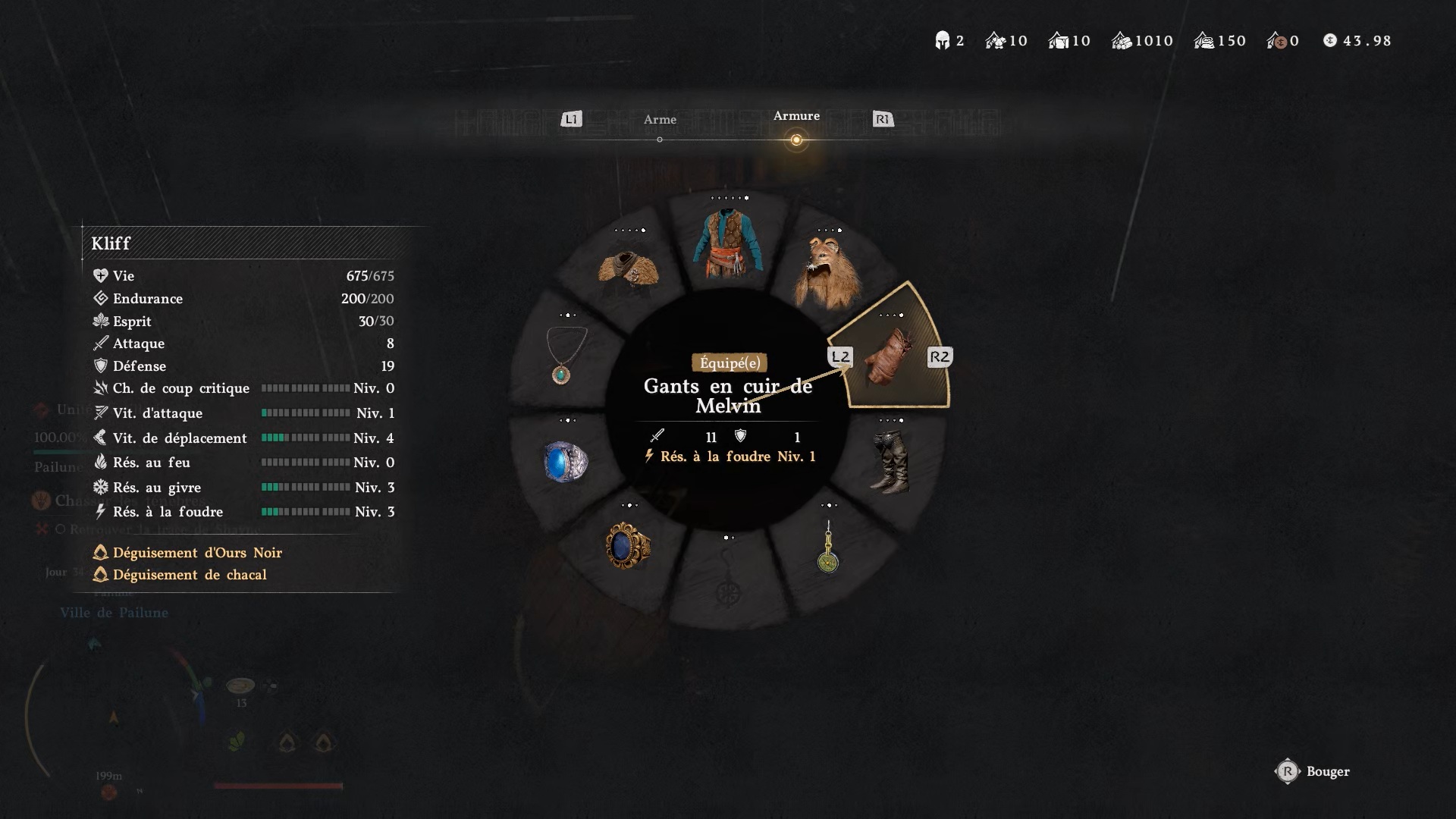Select the fur shoulder cloak slot

point(628,268)
